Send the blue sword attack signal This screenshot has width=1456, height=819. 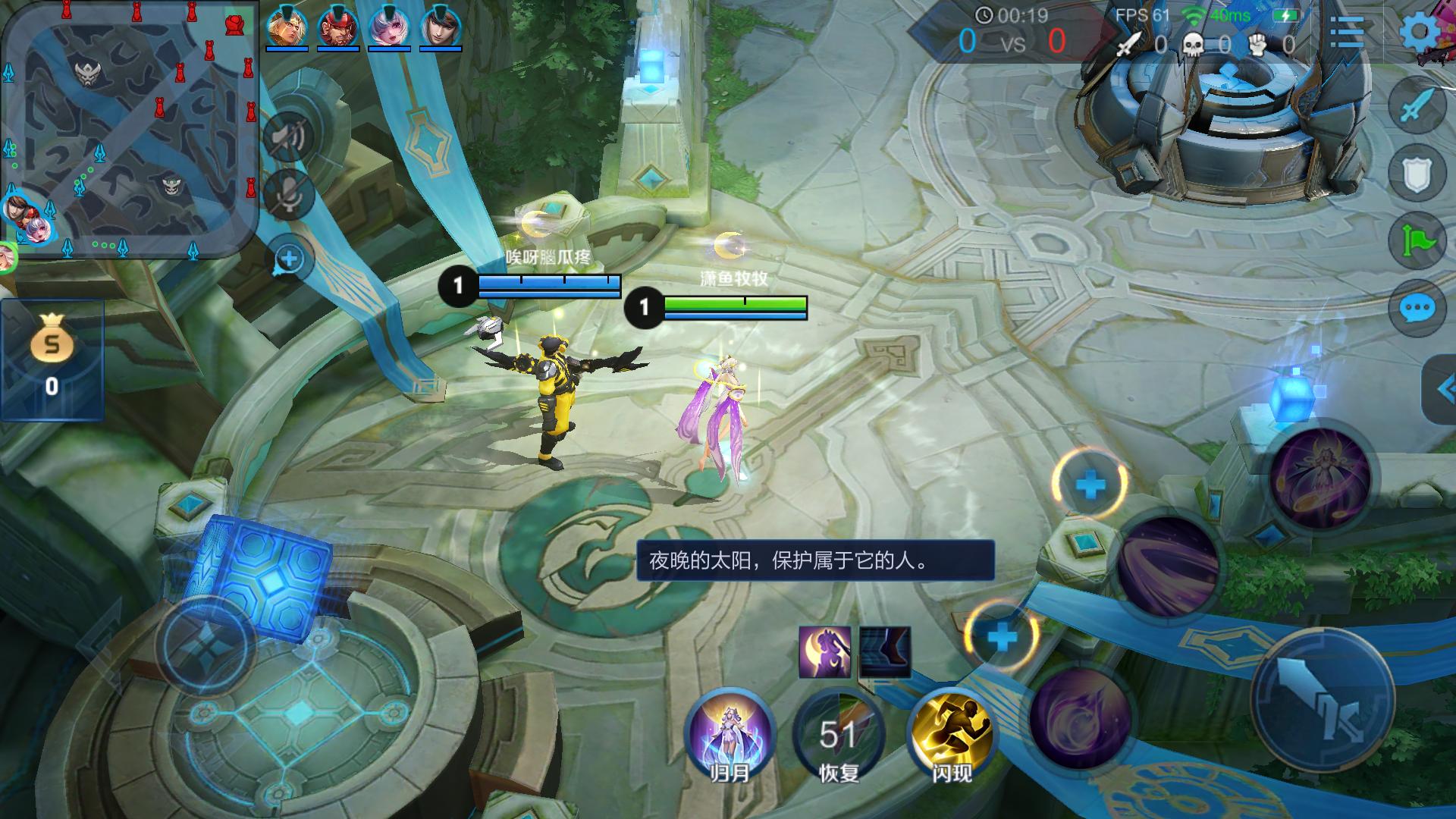[x=1417, y=108]
